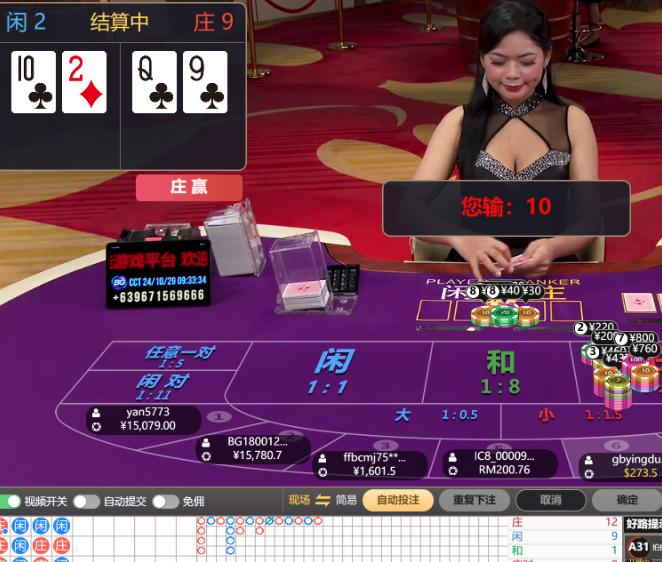
Task: Toggle the 免佣 commission-free switch
Action: click(165, 501)
